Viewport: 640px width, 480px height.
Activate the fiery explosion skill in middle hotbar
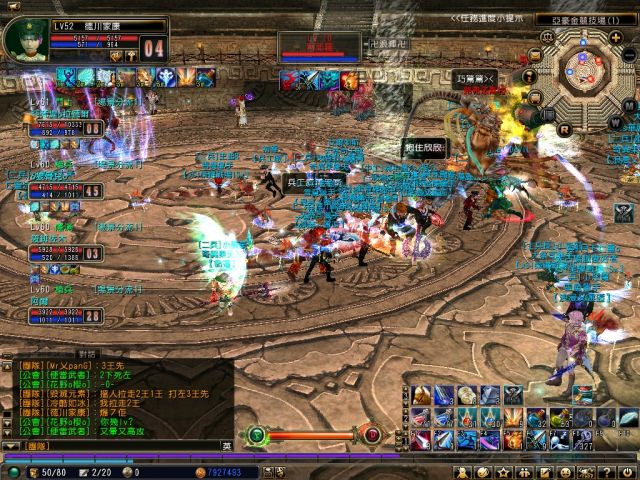pos(513,417)
